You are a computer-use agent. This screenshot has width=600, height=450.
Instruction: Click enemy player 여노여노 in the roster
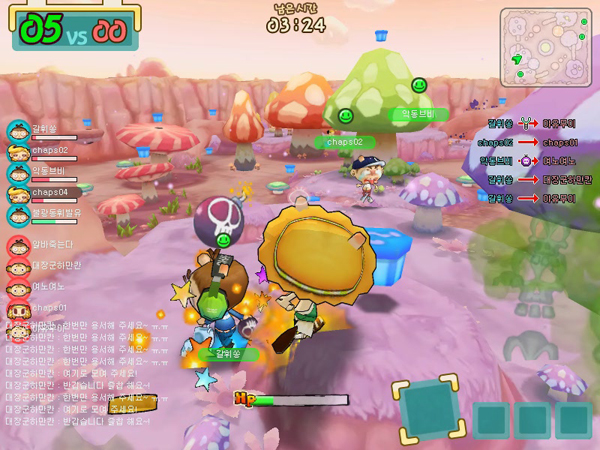[48, 286]
